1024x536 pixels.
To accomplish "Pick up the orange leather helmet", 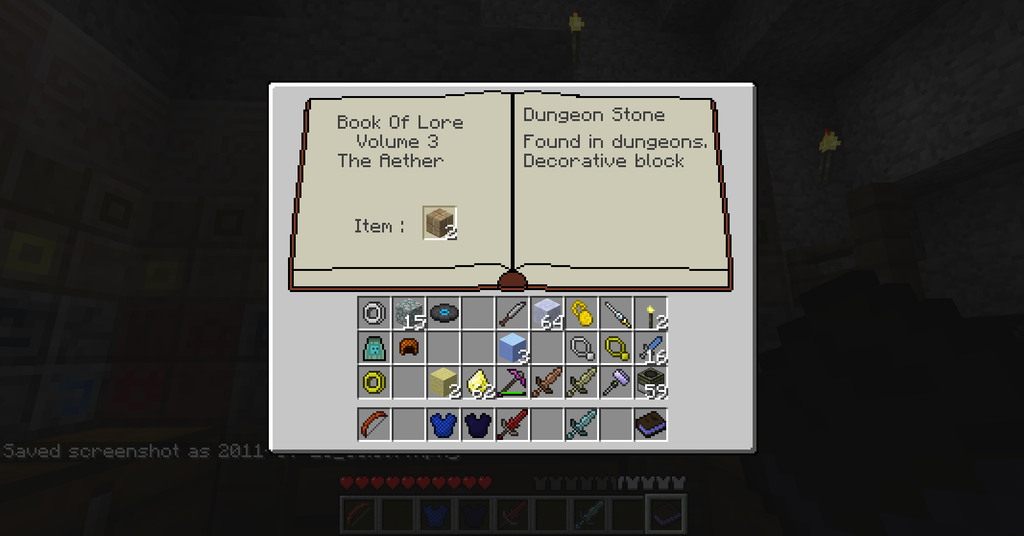I will [x=408, y=347].
